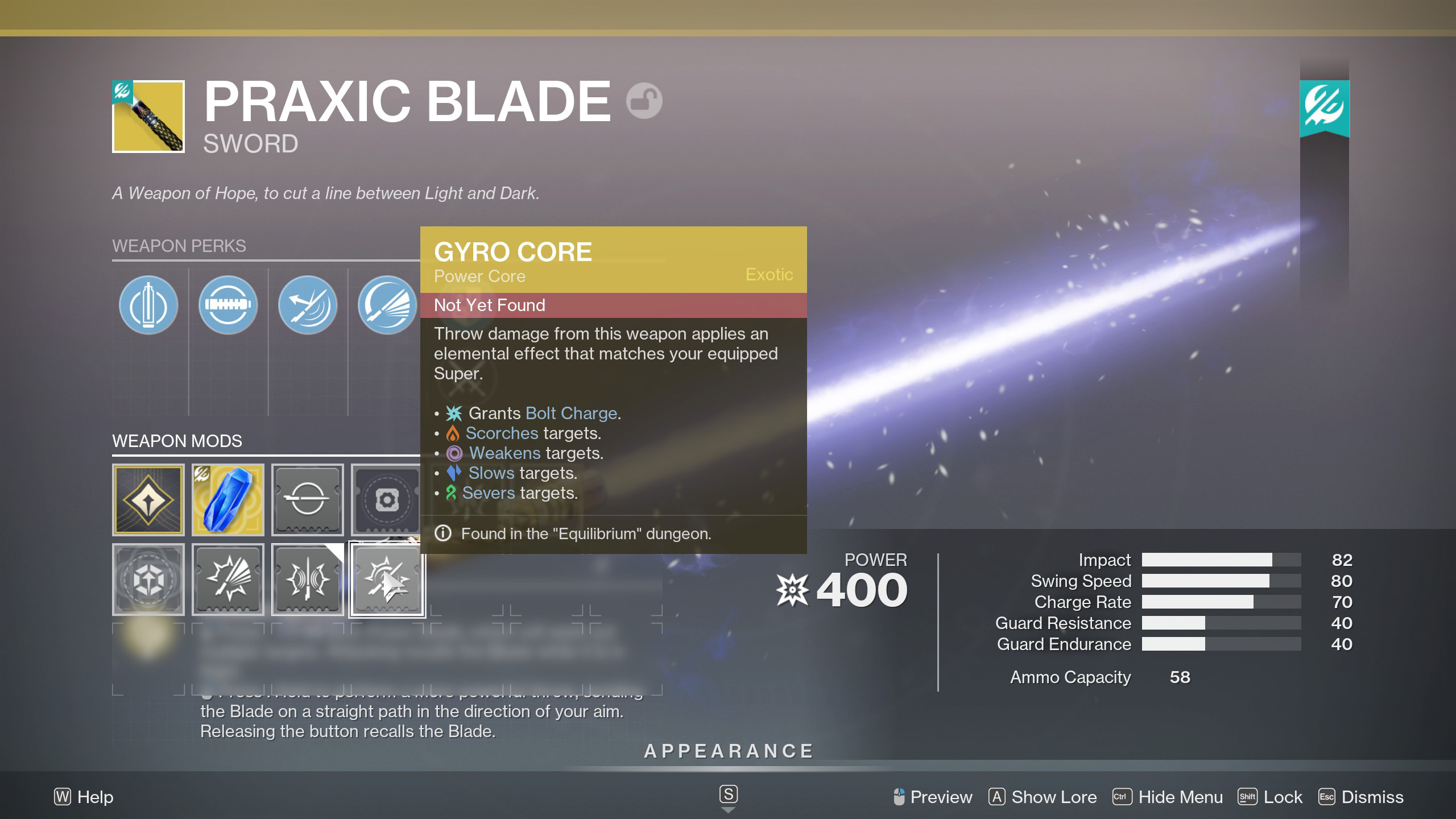Viewport: 1456px width, 819px height.
Task: Select the blue crystal mod slot
Action: pos(227,500)
